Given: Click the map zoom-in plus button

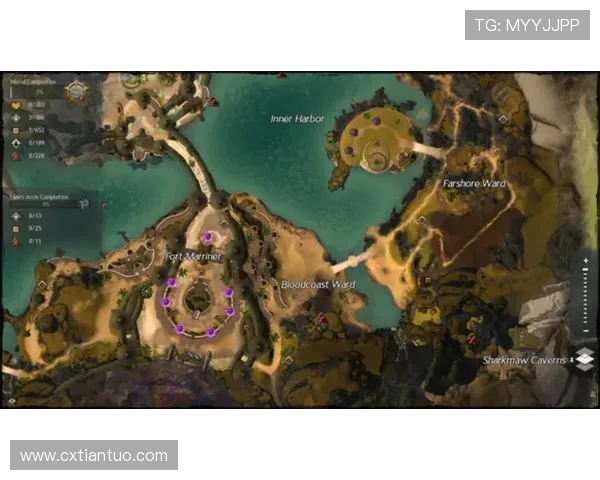Looking at the screenshot, I should coord(587,258).
